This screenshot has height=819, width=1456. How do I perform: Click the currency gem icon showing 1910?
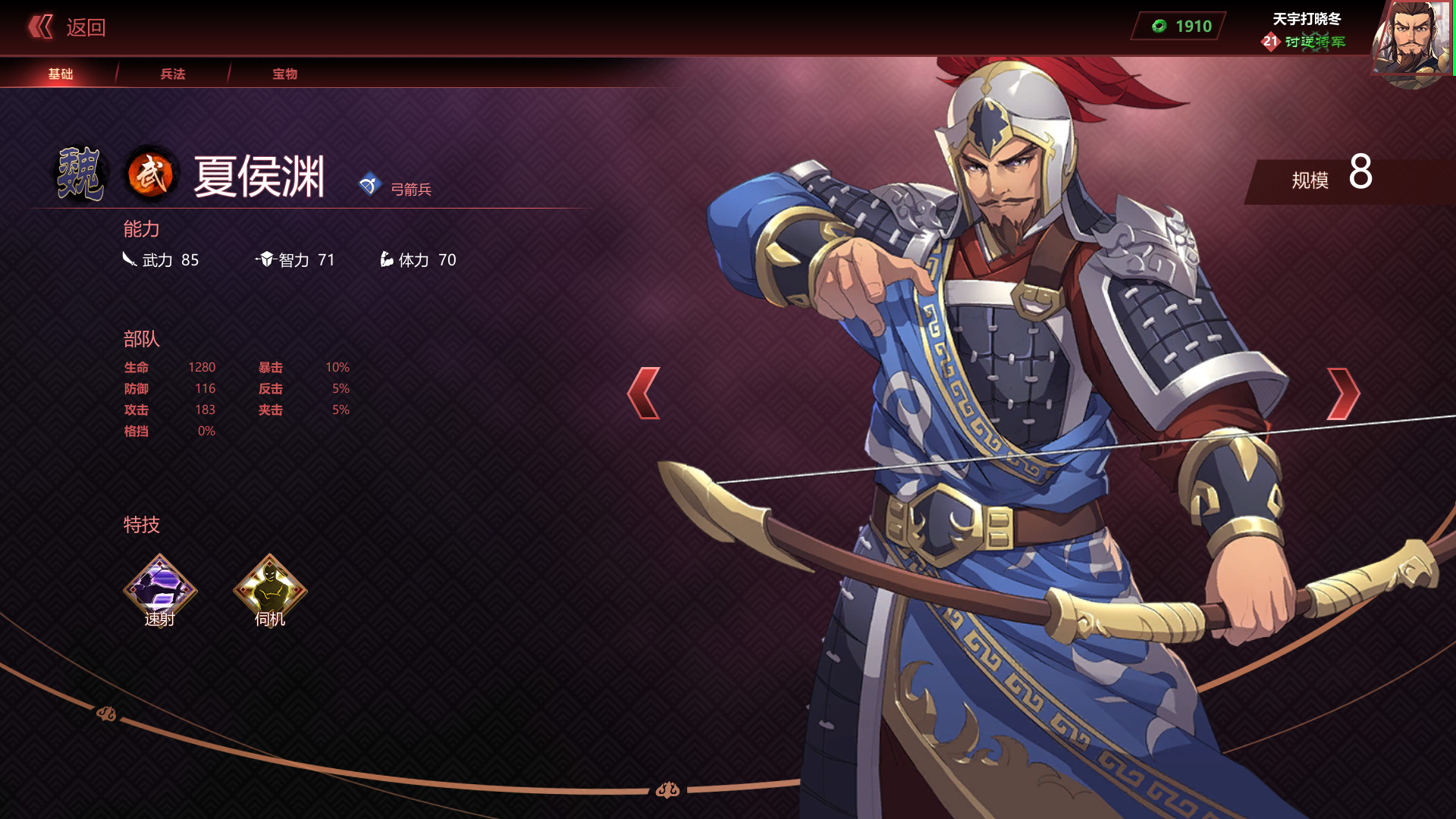(x=1158, y=27)
